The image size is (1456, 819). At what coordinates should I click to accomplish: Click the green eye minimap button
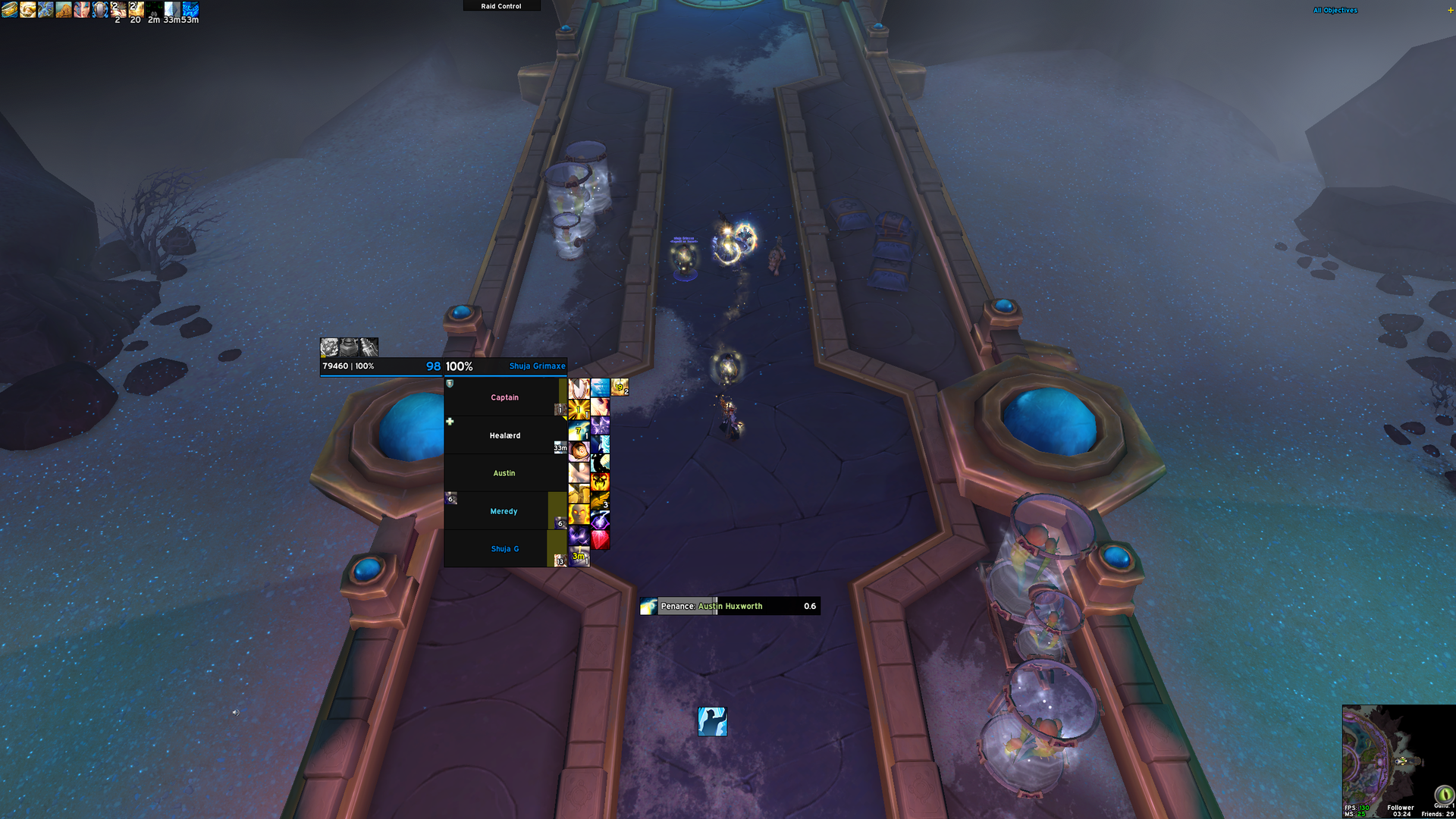(x=1444, y=794)
